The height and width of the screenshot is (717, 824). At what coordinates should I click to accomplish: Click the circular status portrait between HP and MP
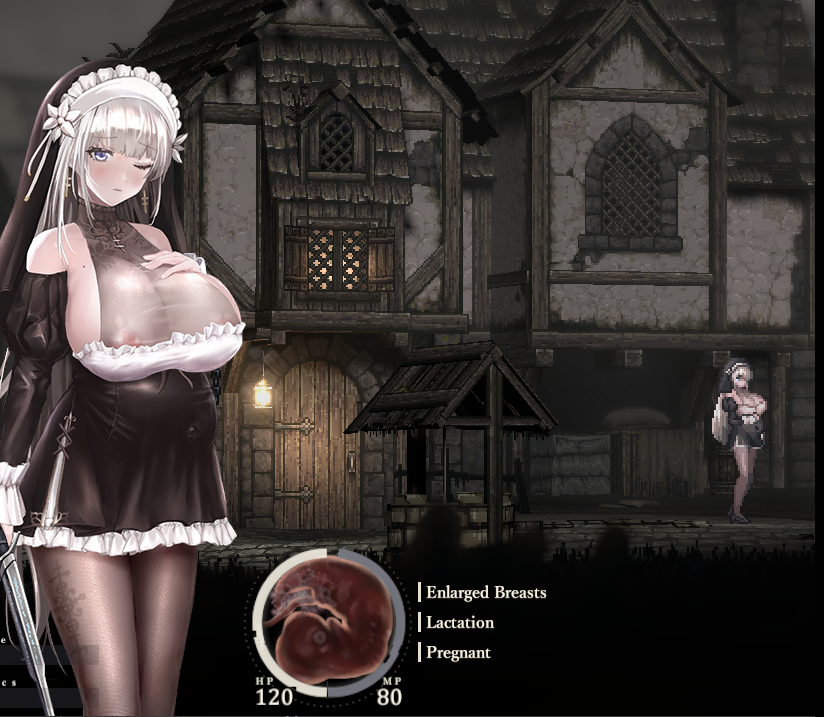326,621
